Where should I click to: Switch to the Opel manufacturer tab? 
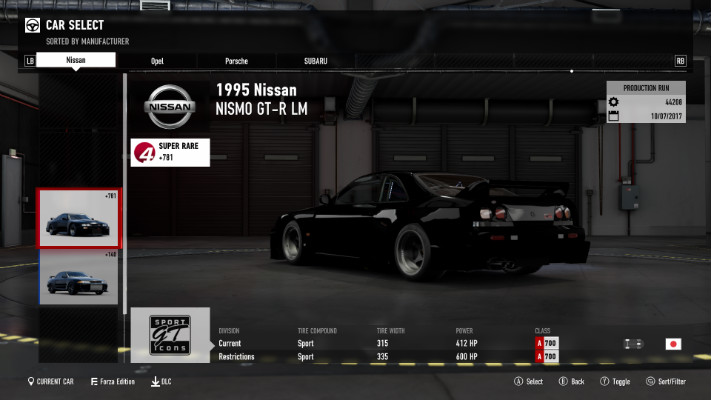click(x=157, y=61)
